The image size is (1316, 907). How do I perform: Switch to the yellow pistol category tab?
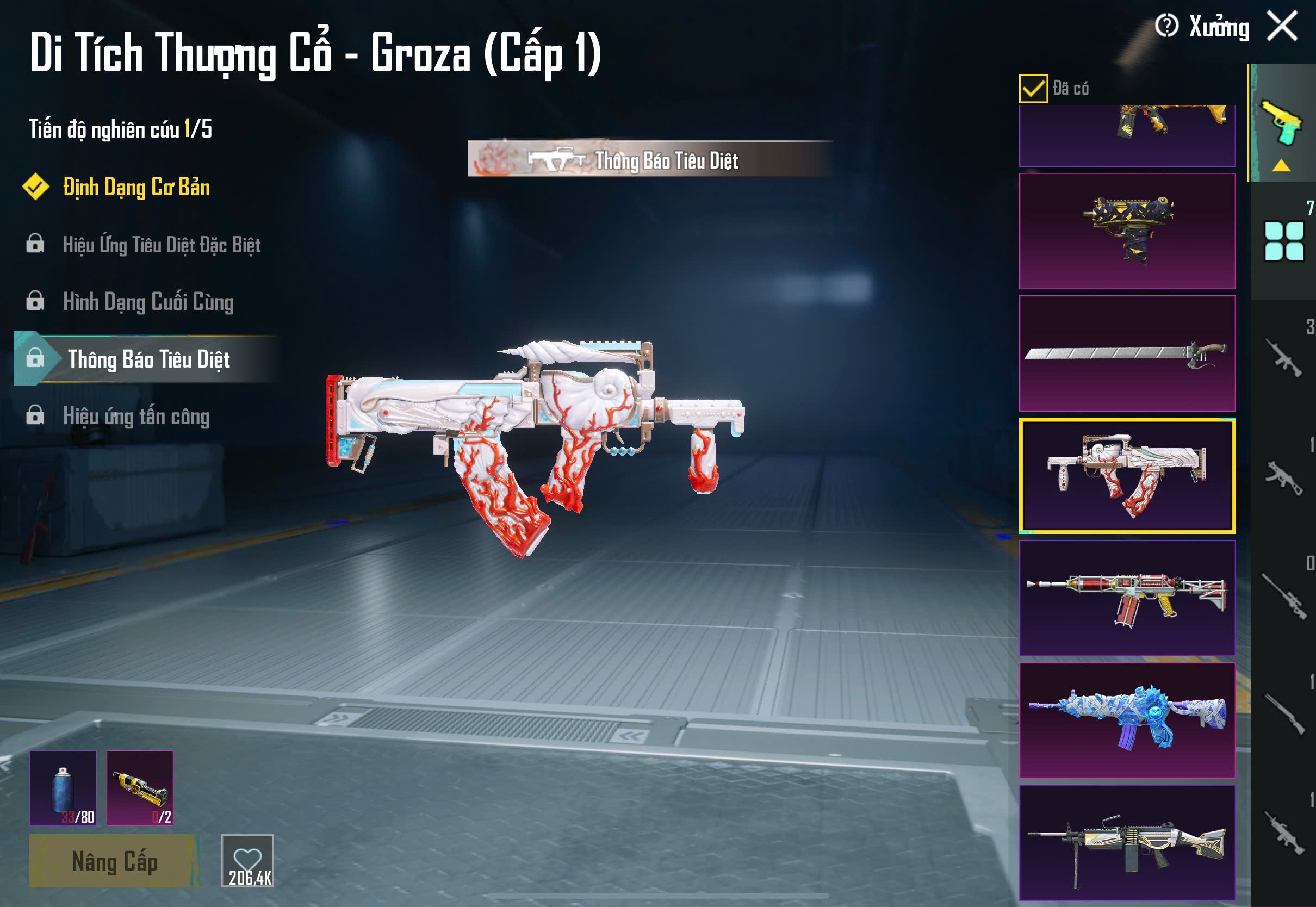coord(1282,124)
